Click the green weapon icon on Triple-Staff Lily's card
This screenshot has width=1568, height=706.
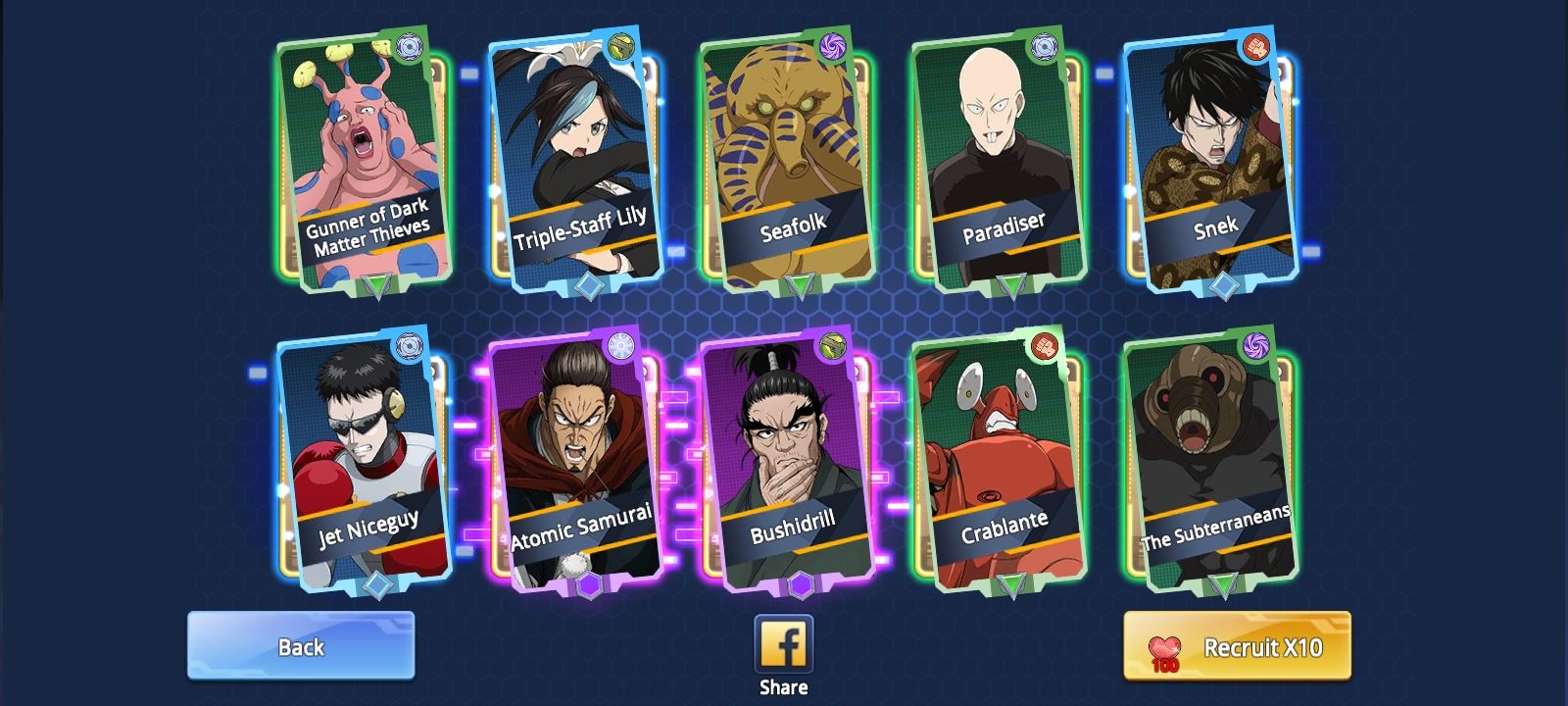point(620,46)
